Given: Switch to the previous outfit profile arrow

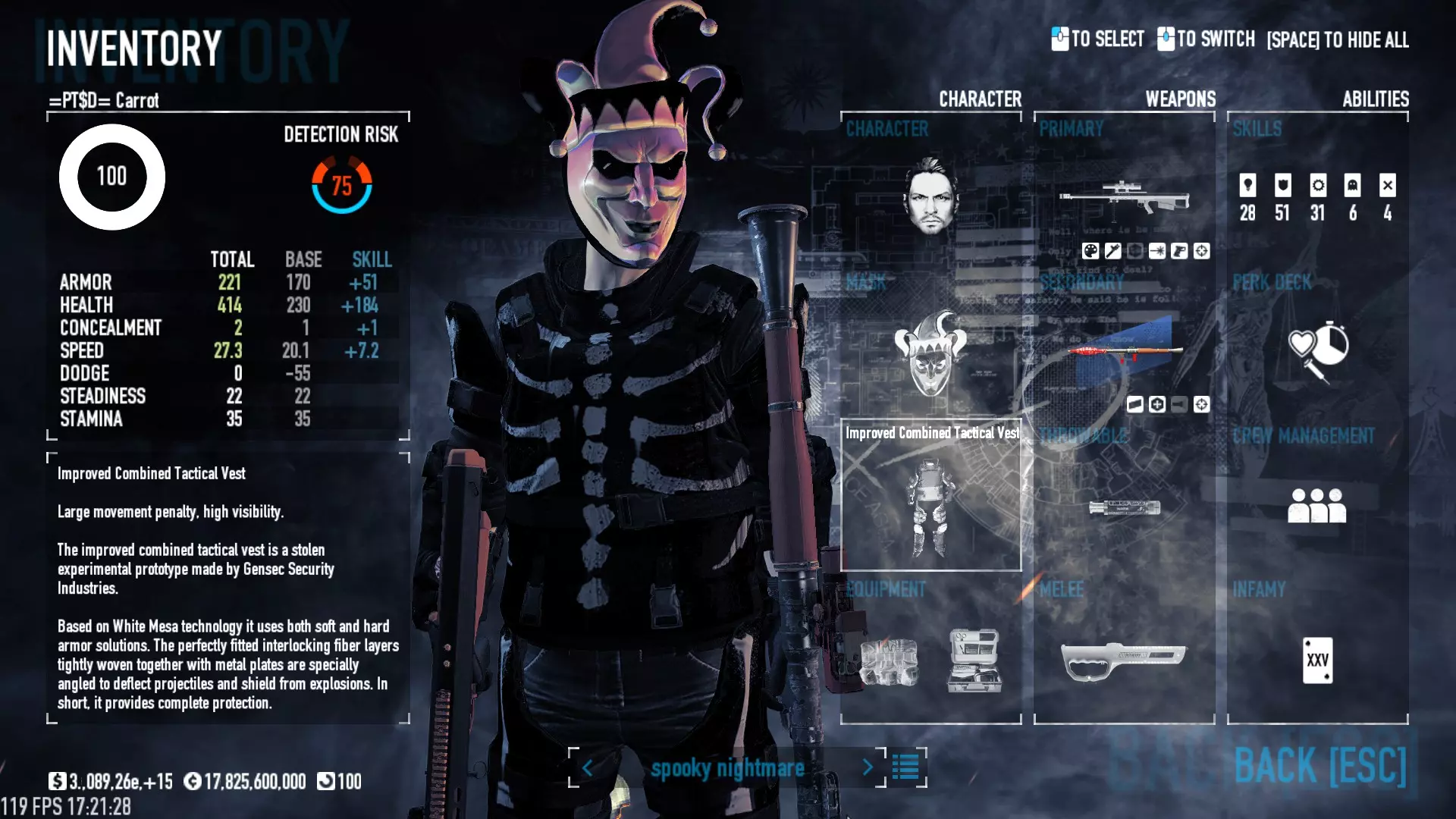Looking at the screenshot, I should [587, 767].
